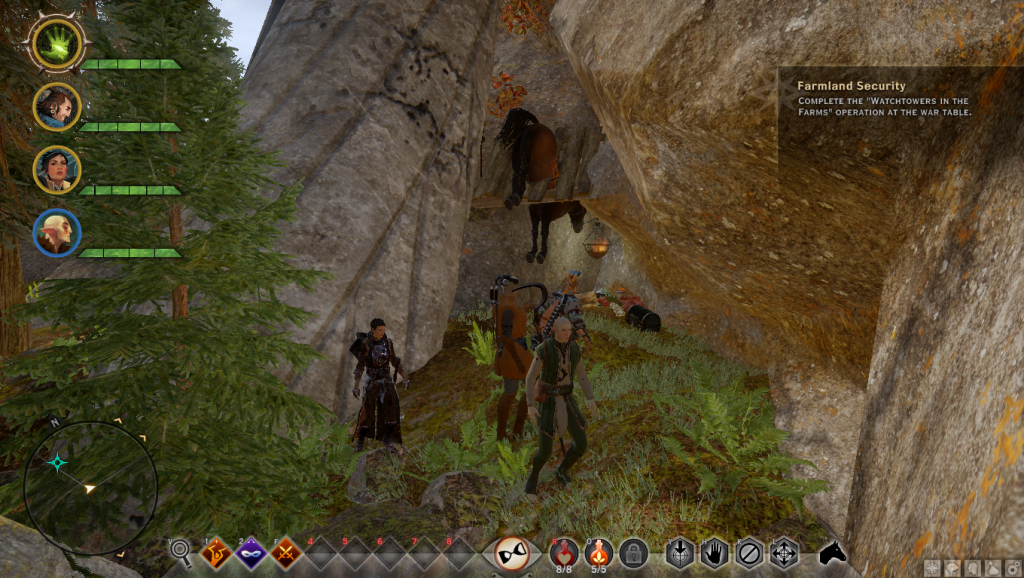Click the crossed-circle disengage command
The width and height of the screenshot is (1024, 578).
pyautogui.click(x=749, y=553)
